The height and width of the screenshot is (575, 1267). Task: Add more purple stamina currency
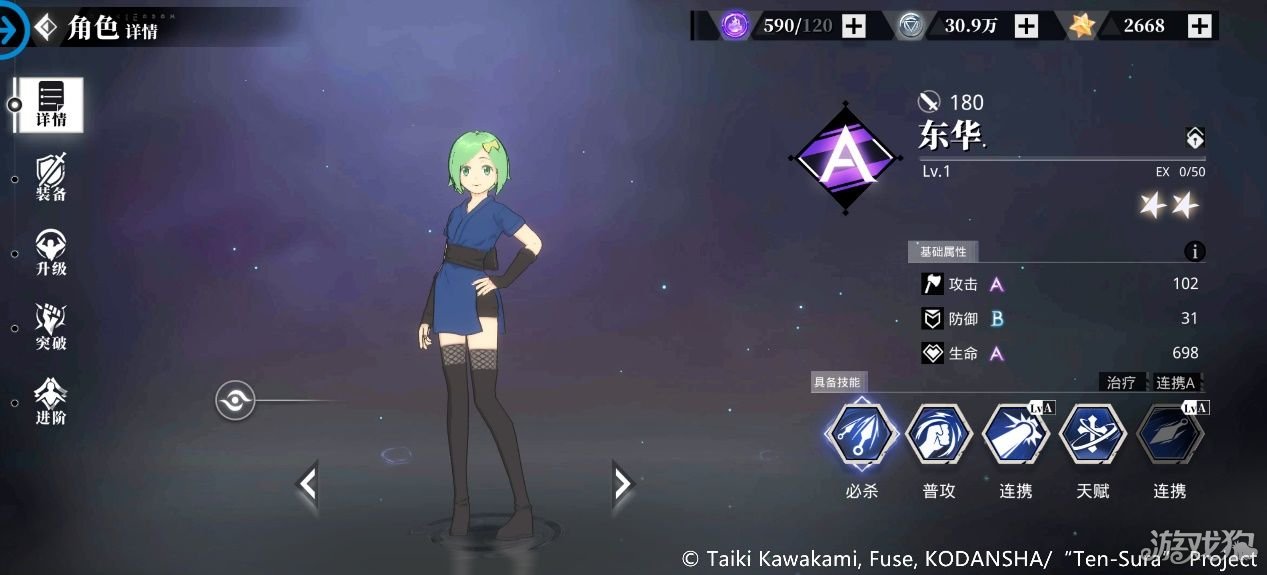853,26
